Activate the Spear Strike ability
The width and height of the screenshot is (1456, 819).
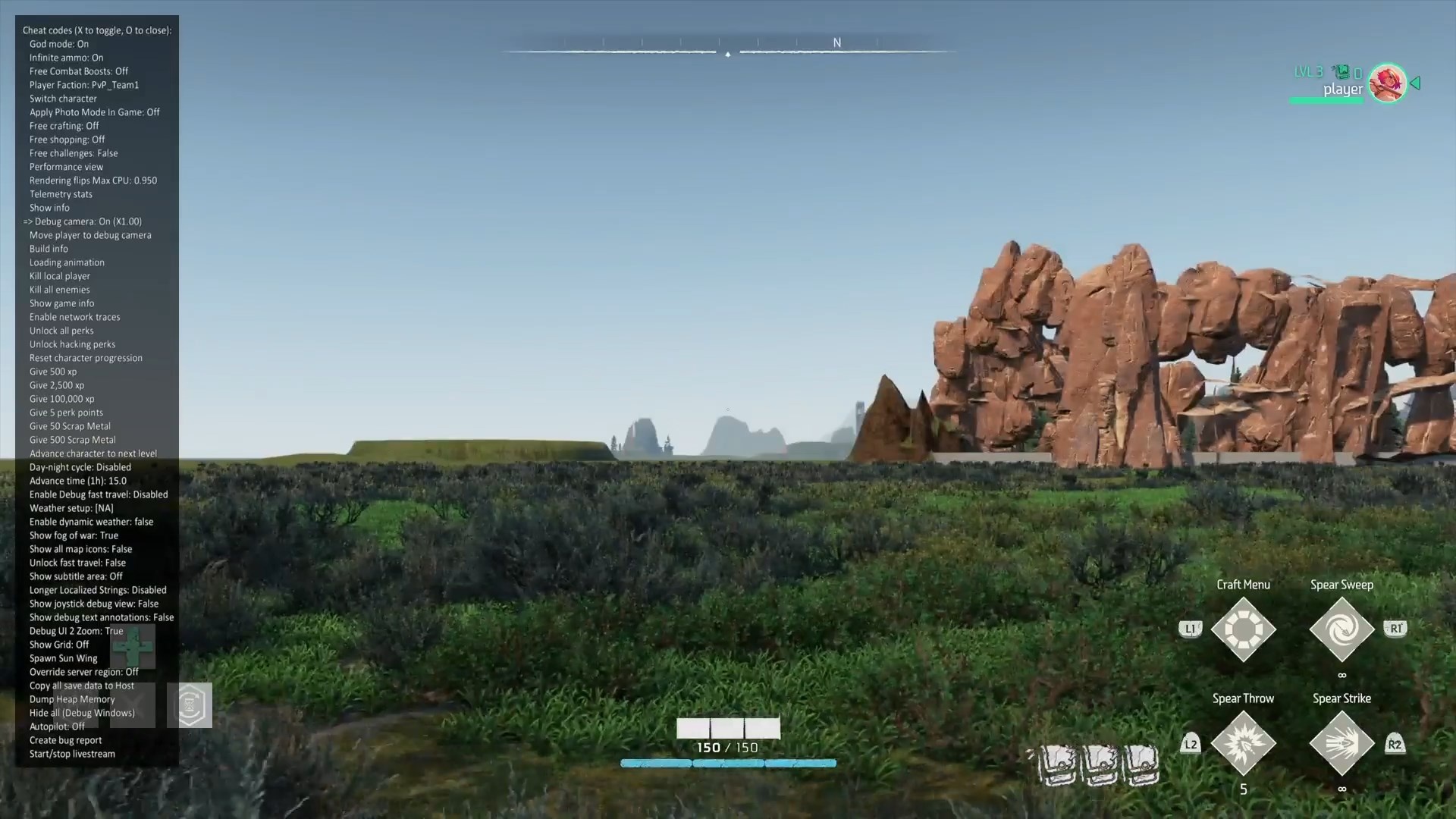(x=1341, y=743)
